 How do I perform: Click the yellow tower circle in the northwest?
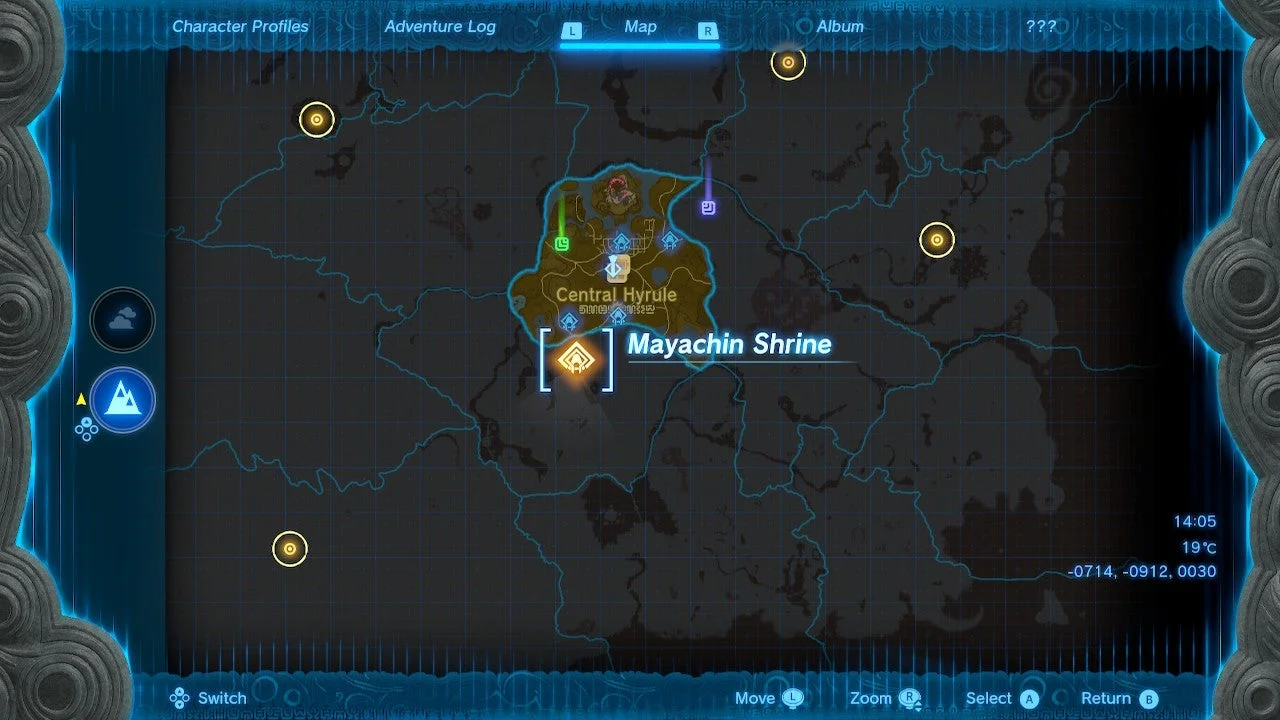point(315,119)
